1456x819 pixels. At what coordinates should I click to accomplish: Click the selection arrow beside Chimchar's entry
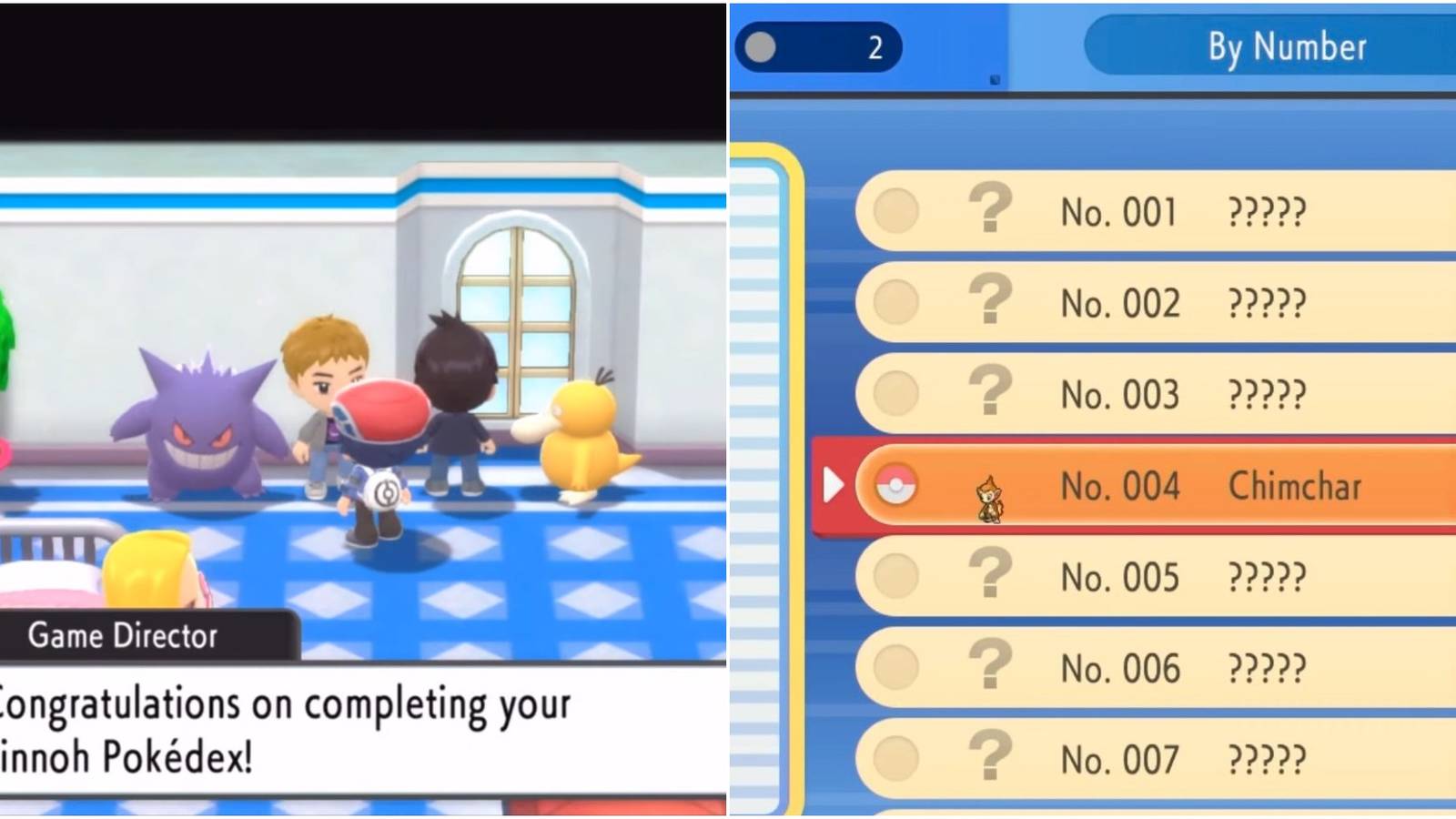click(834, 483)
